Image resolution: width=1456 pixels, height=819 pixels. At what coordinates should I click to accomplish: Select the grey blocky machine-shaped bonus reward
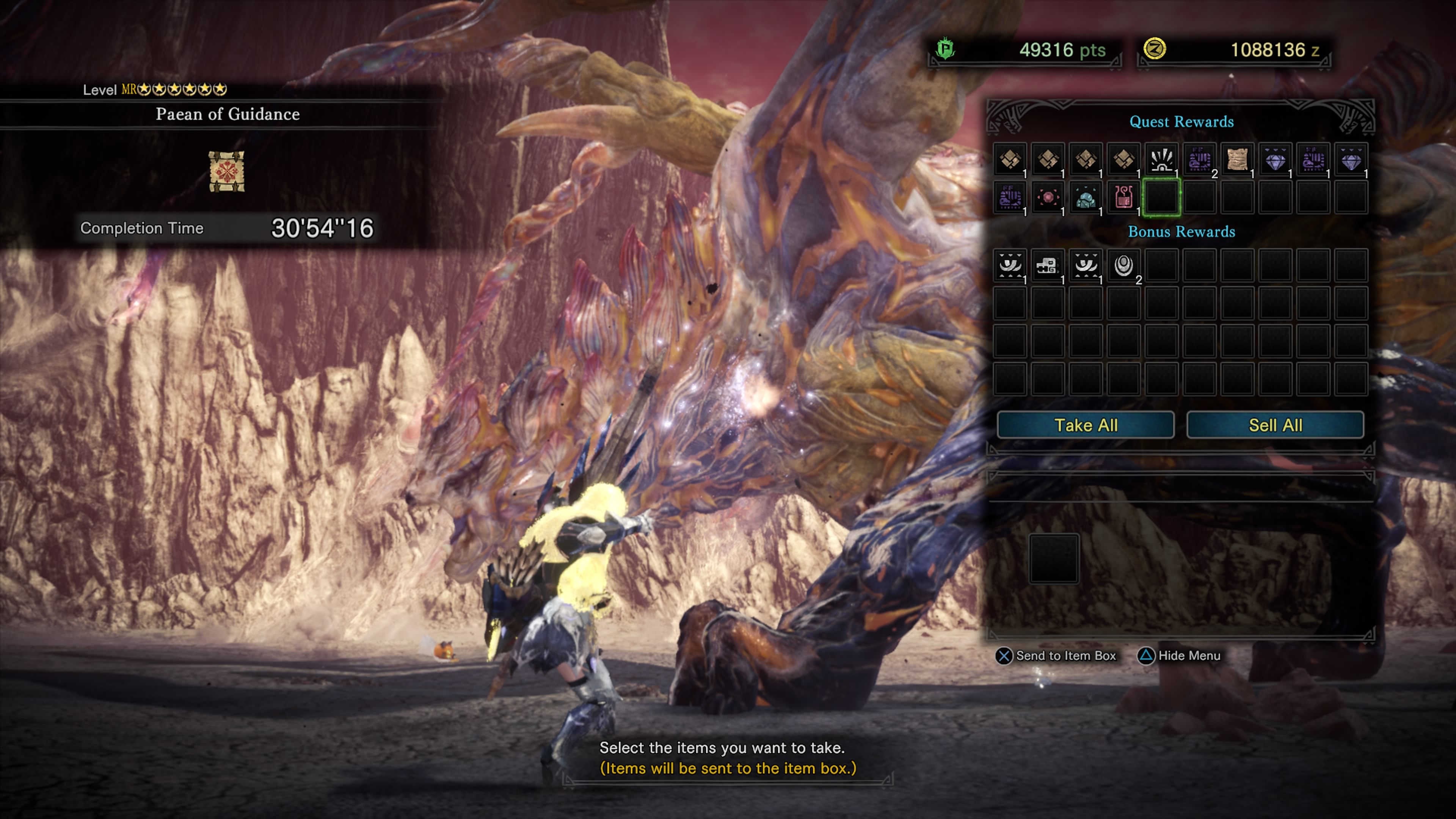click(1047, 265)
